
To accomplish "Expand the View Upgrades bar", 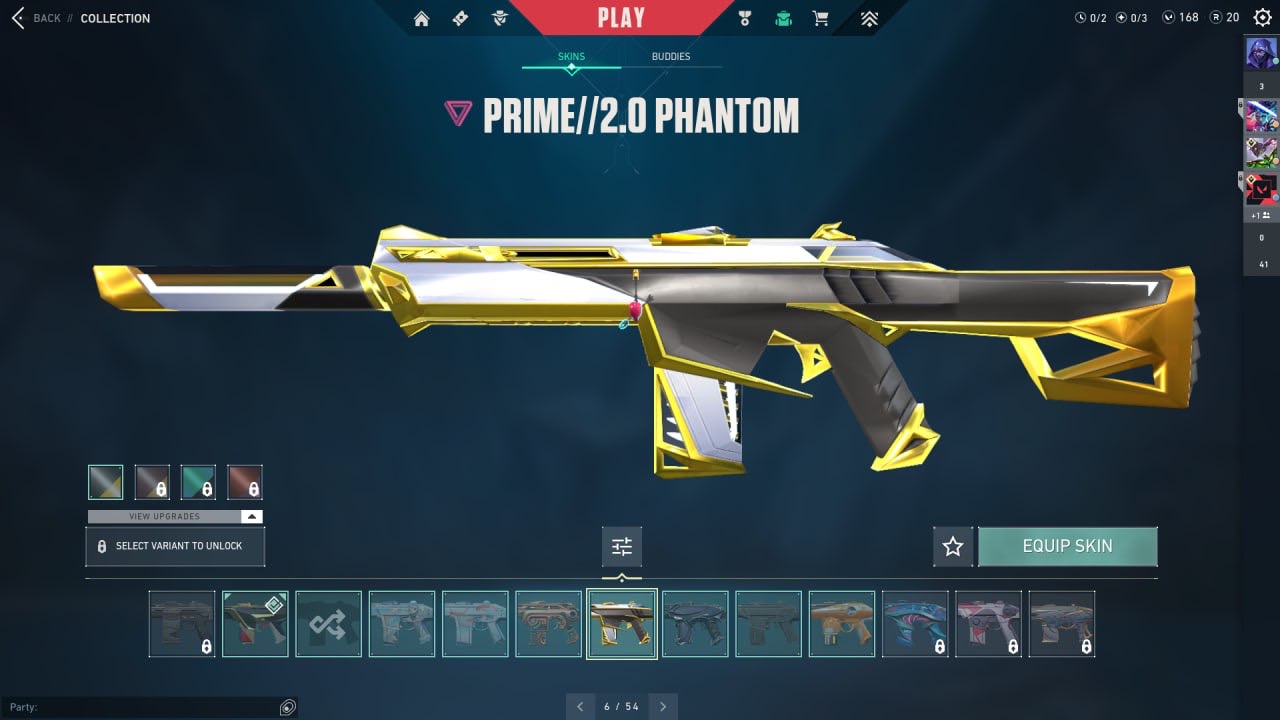I will click(x=175, y=516).
